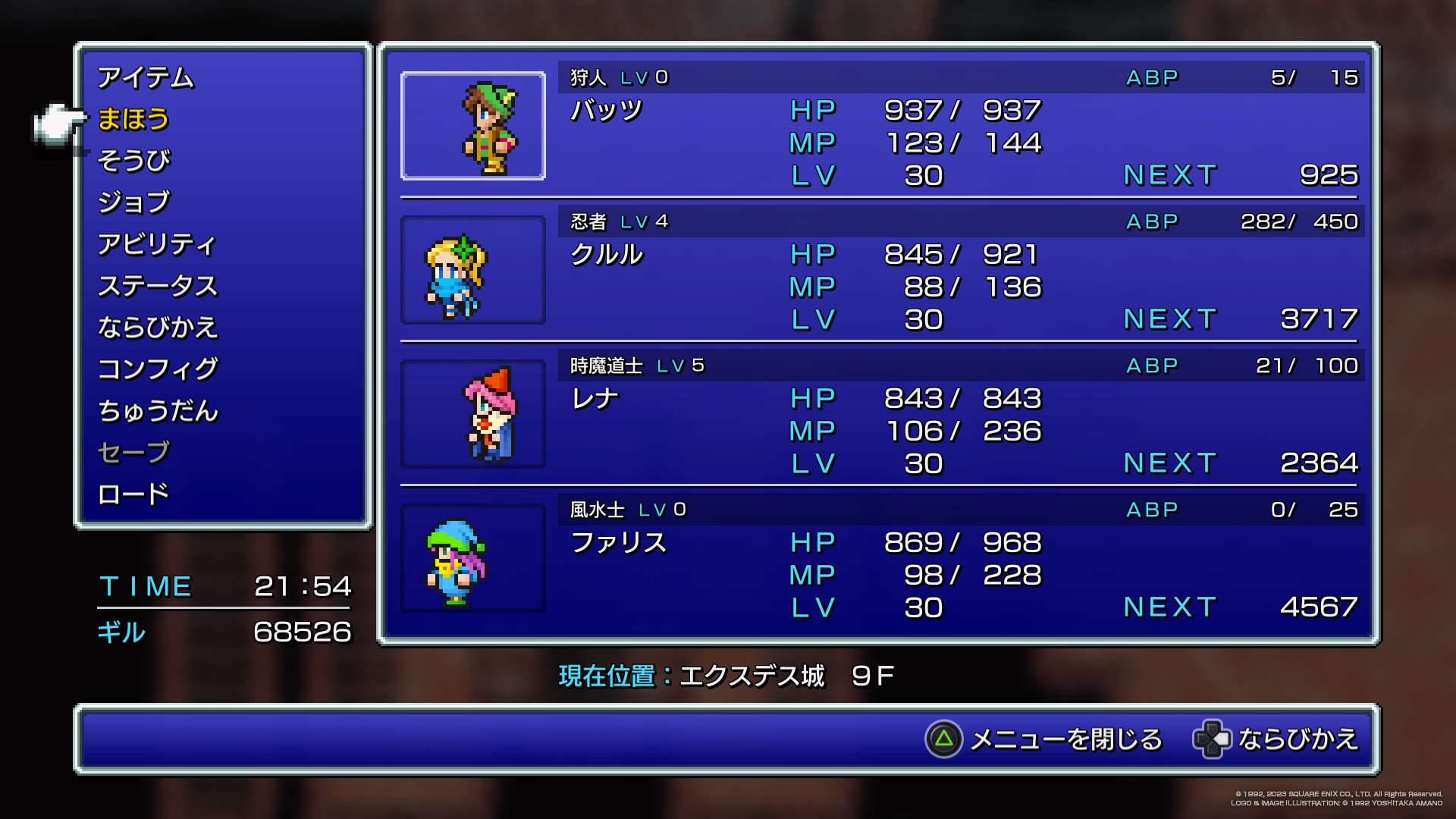Show the ステータス (Status) screen

coord(157,286)
